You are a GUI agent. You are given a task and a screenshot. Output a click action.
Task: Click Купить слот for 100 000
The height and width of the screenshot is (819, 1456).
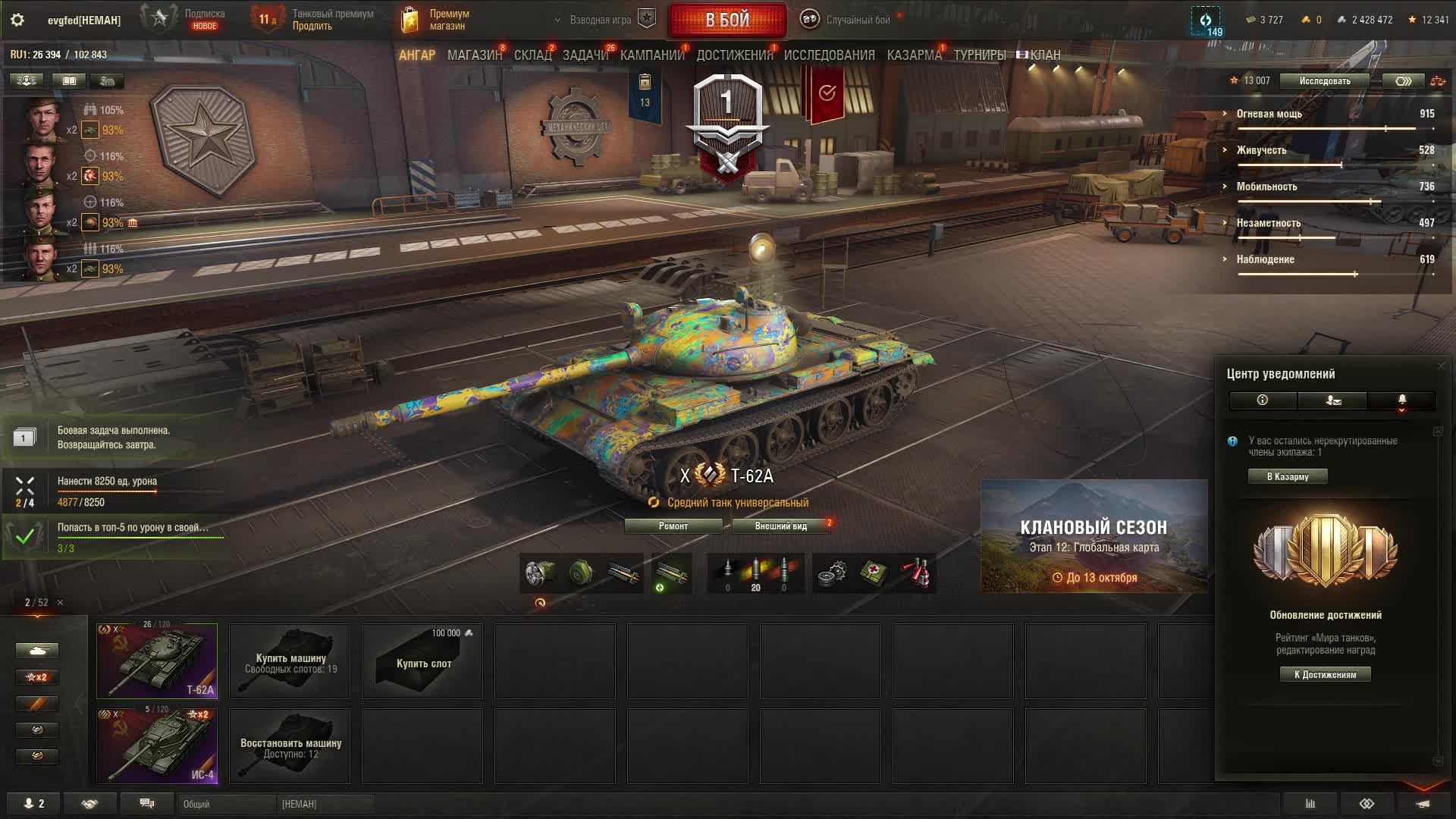[x=422, y=661]
